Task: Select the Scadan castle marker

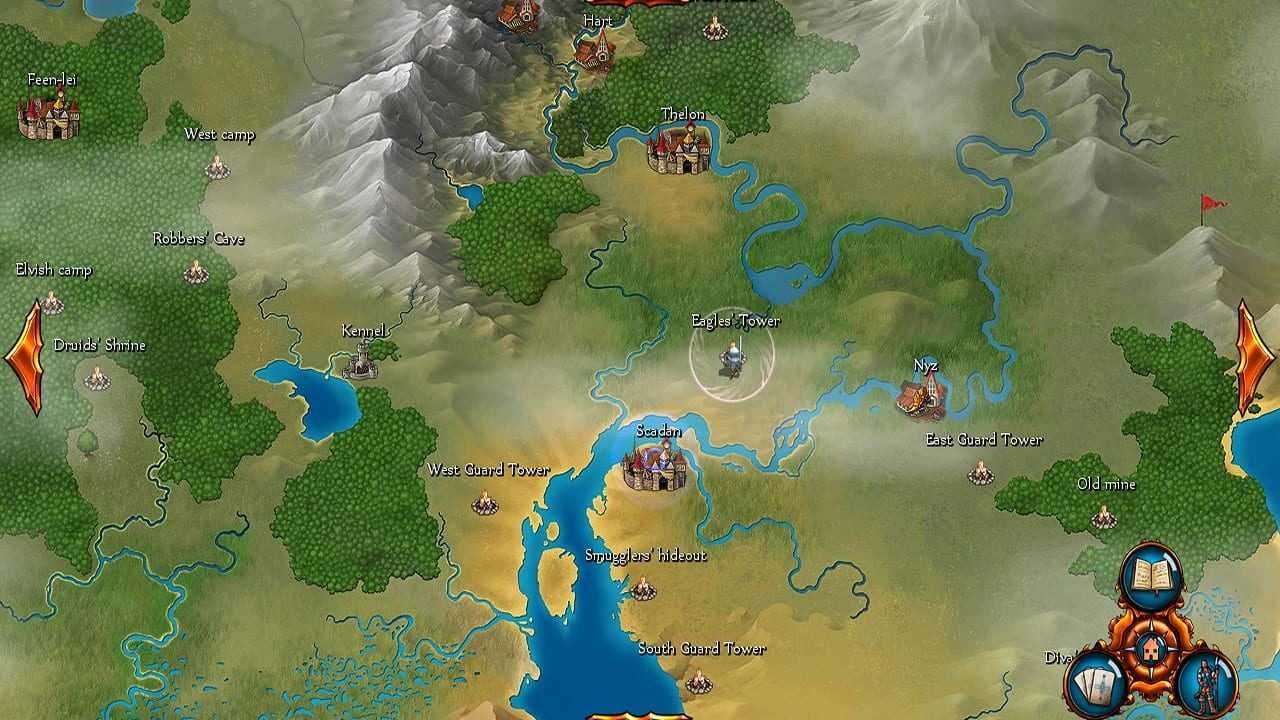Action: click(655, 465)
